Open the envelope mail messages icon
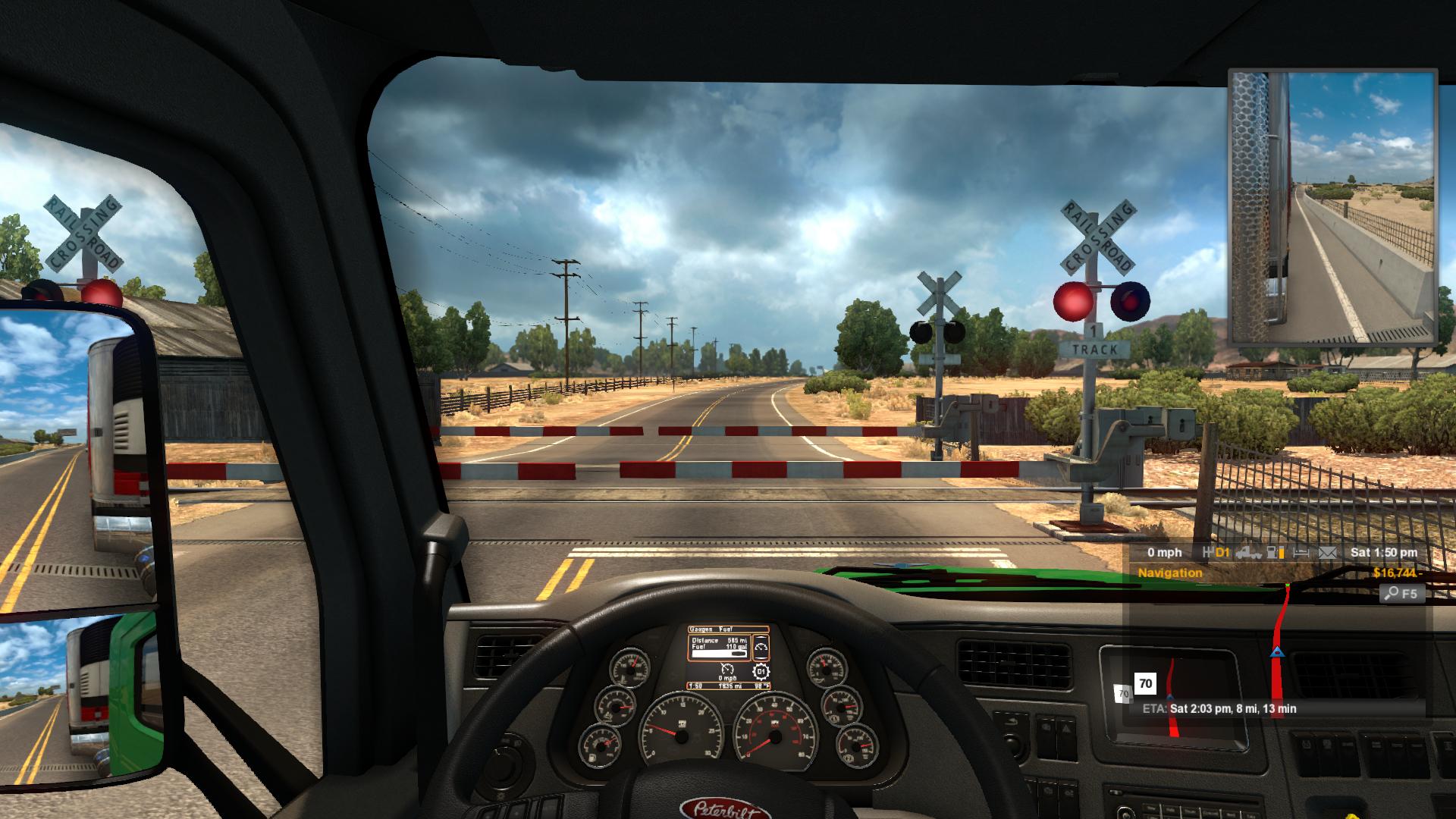 (1328, 553)
